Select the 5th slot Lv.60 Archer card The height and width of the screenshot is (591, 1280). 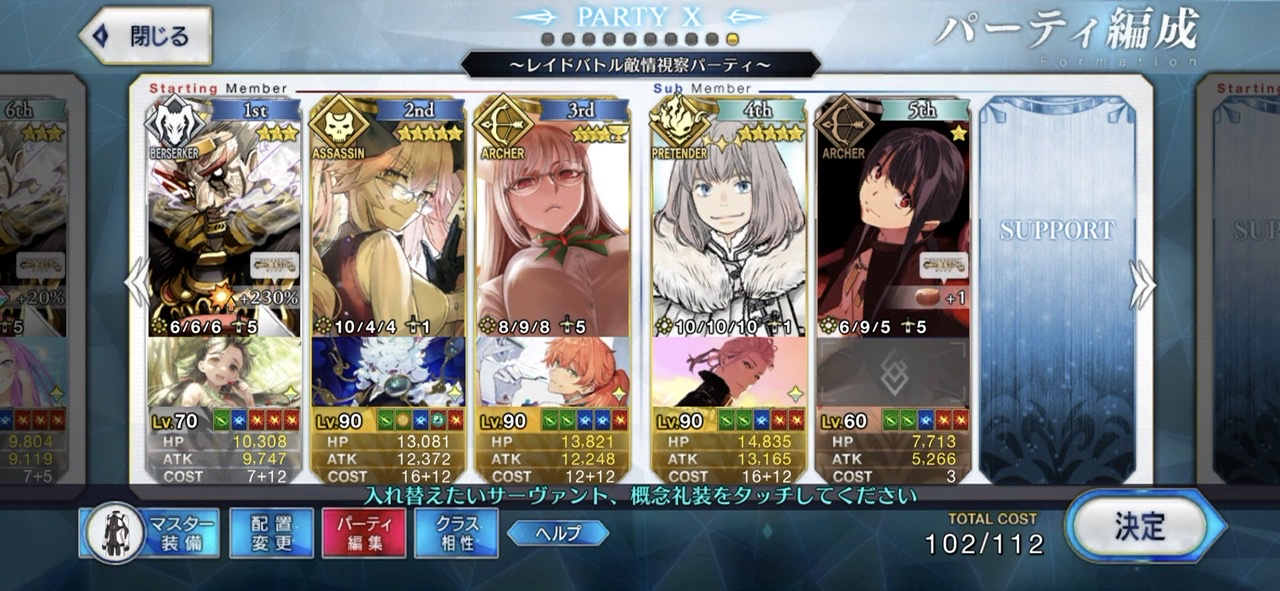coord(894,215)
